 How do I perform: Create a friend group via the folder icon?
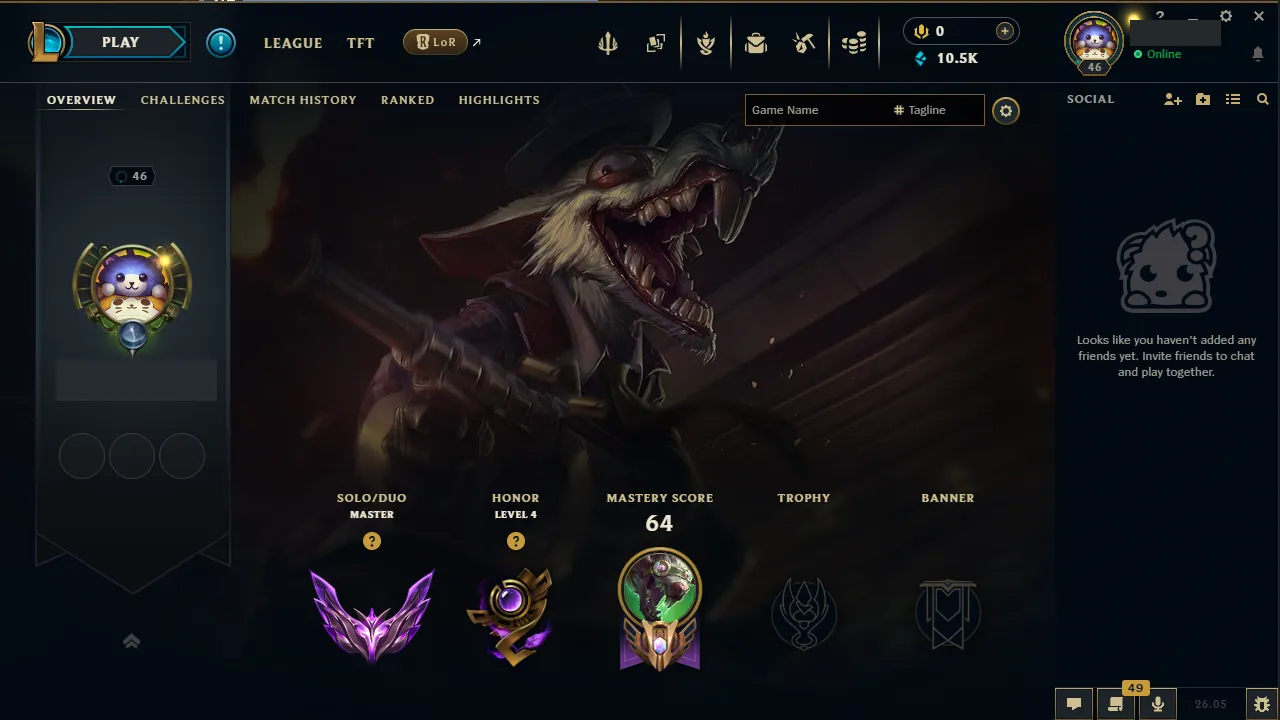click(1202, 99)
